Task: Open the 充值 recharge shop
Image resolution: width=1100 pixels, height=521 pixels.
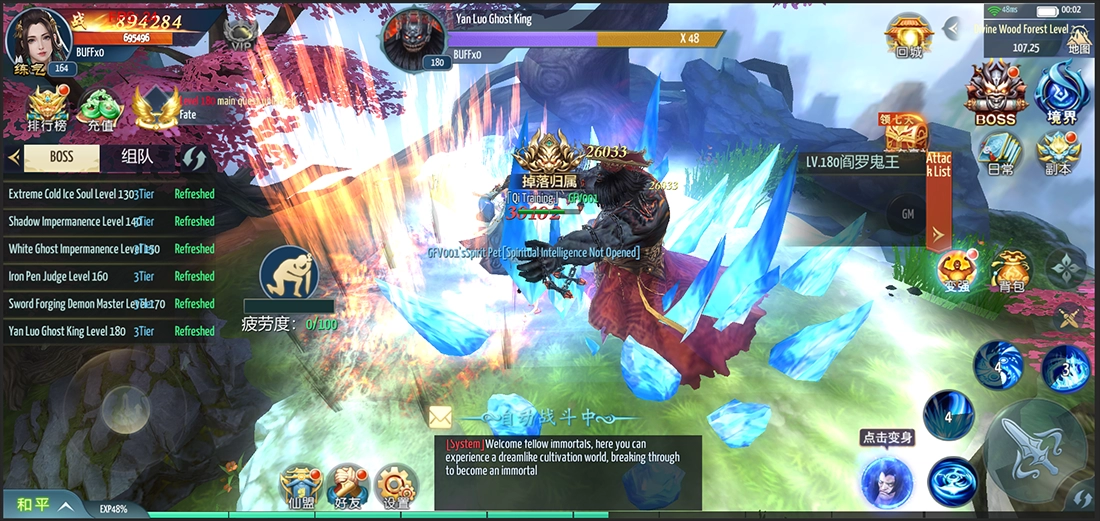Action: coord(99,109)
